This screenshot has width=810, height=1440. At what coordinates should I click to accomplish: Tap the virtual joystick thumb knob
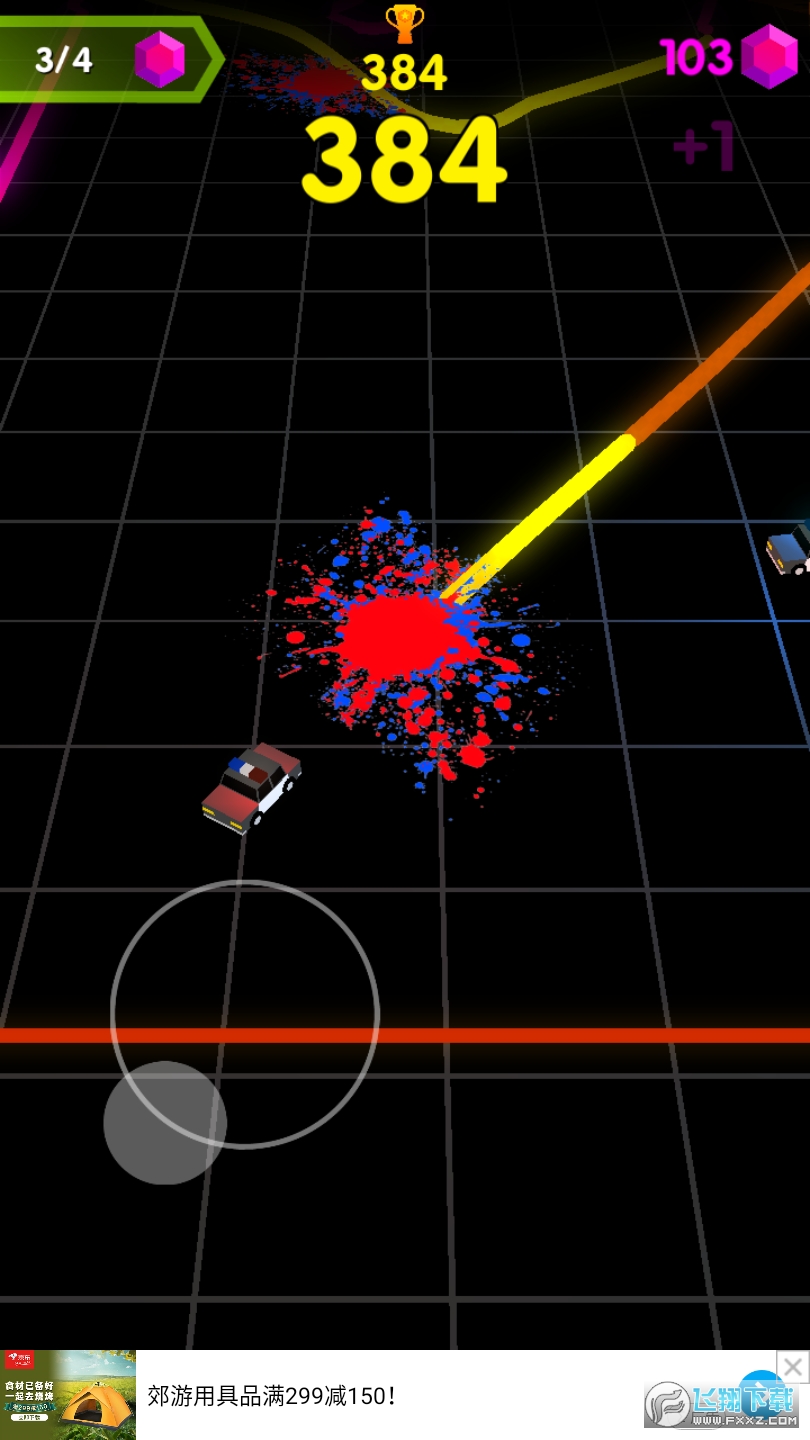(165, 1122)
